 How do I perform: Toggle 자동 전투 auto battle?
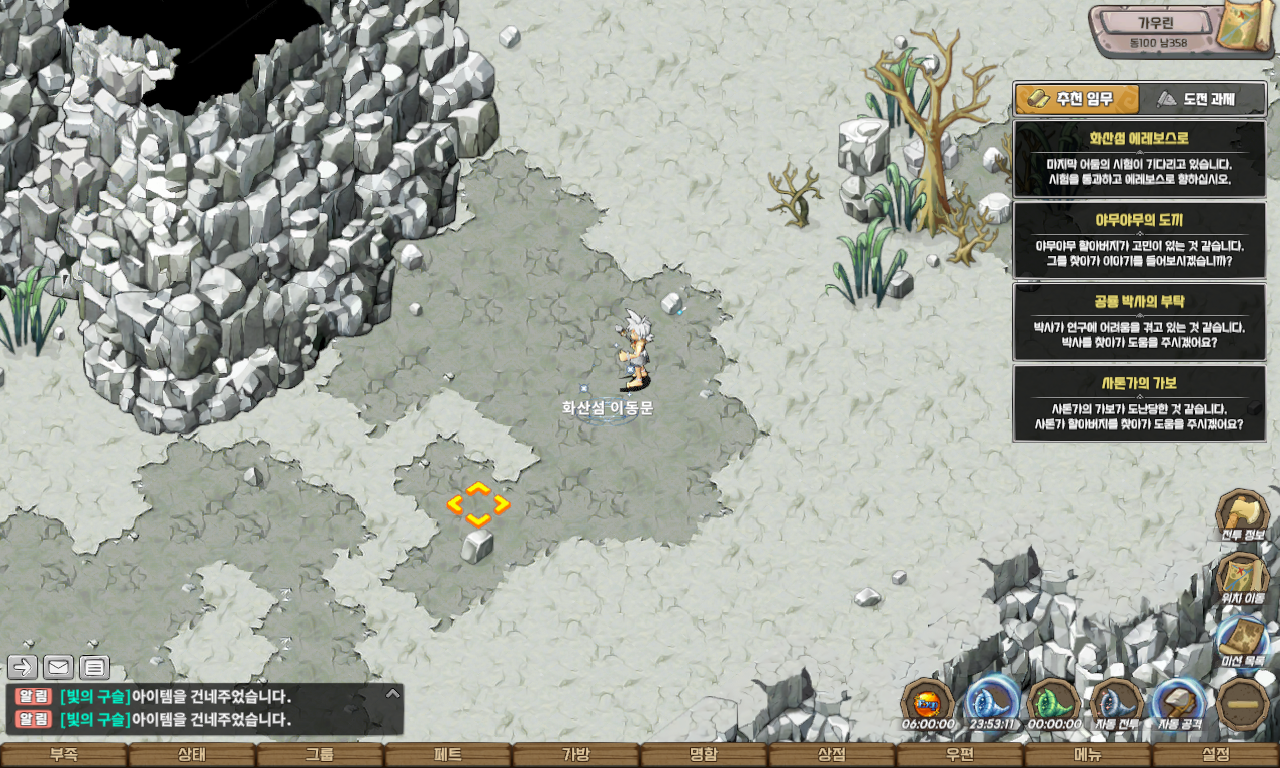click(x=1117, y=703)
